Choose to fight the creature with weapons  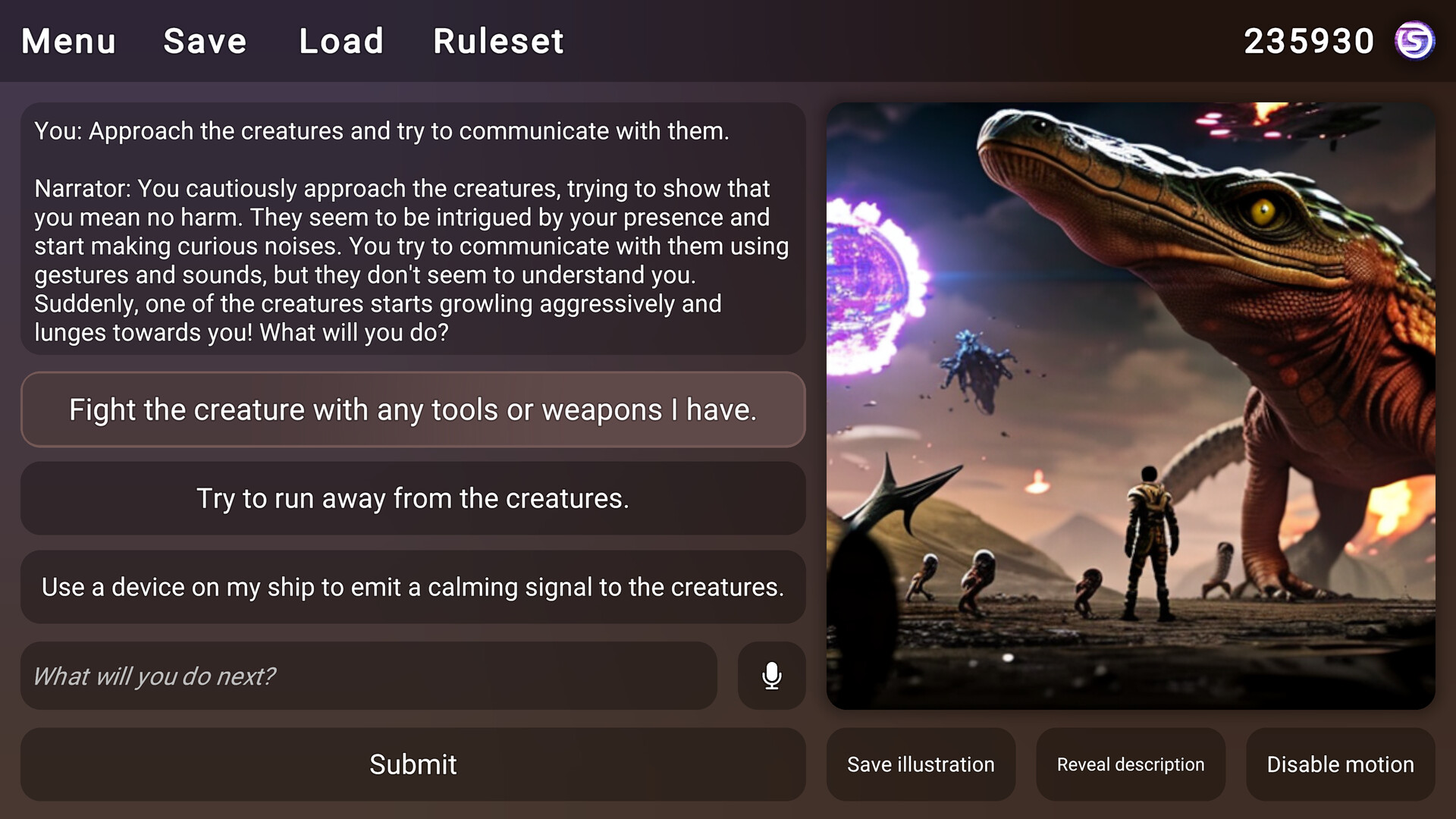tap(413, 409)
